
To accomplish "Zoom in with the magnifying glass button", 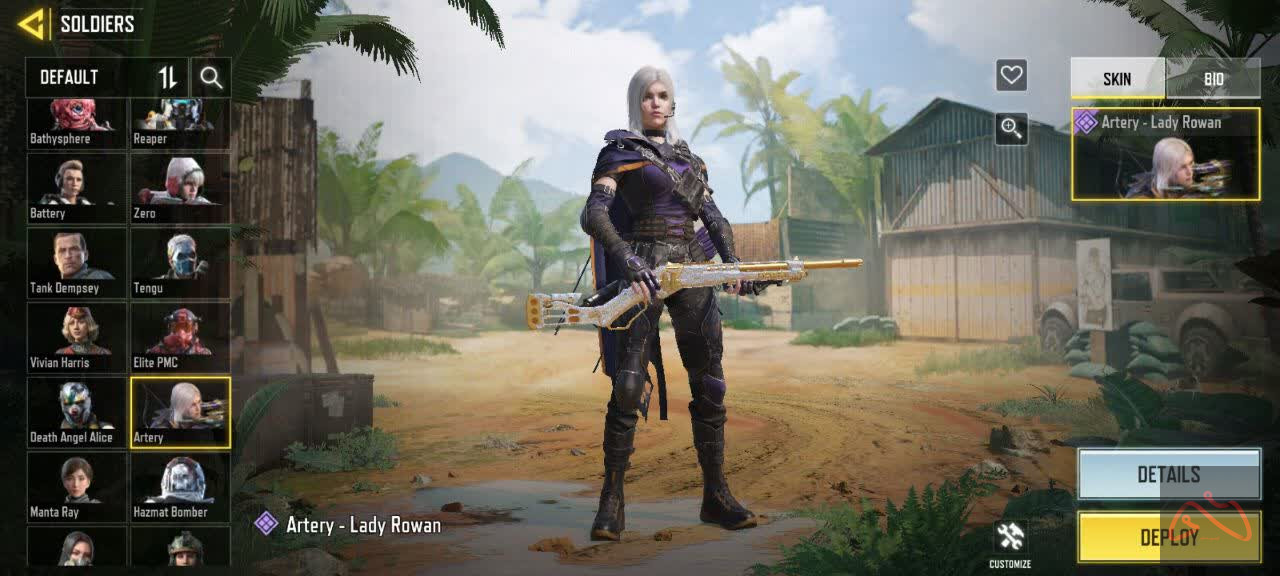I will [x=1011, y=128].
